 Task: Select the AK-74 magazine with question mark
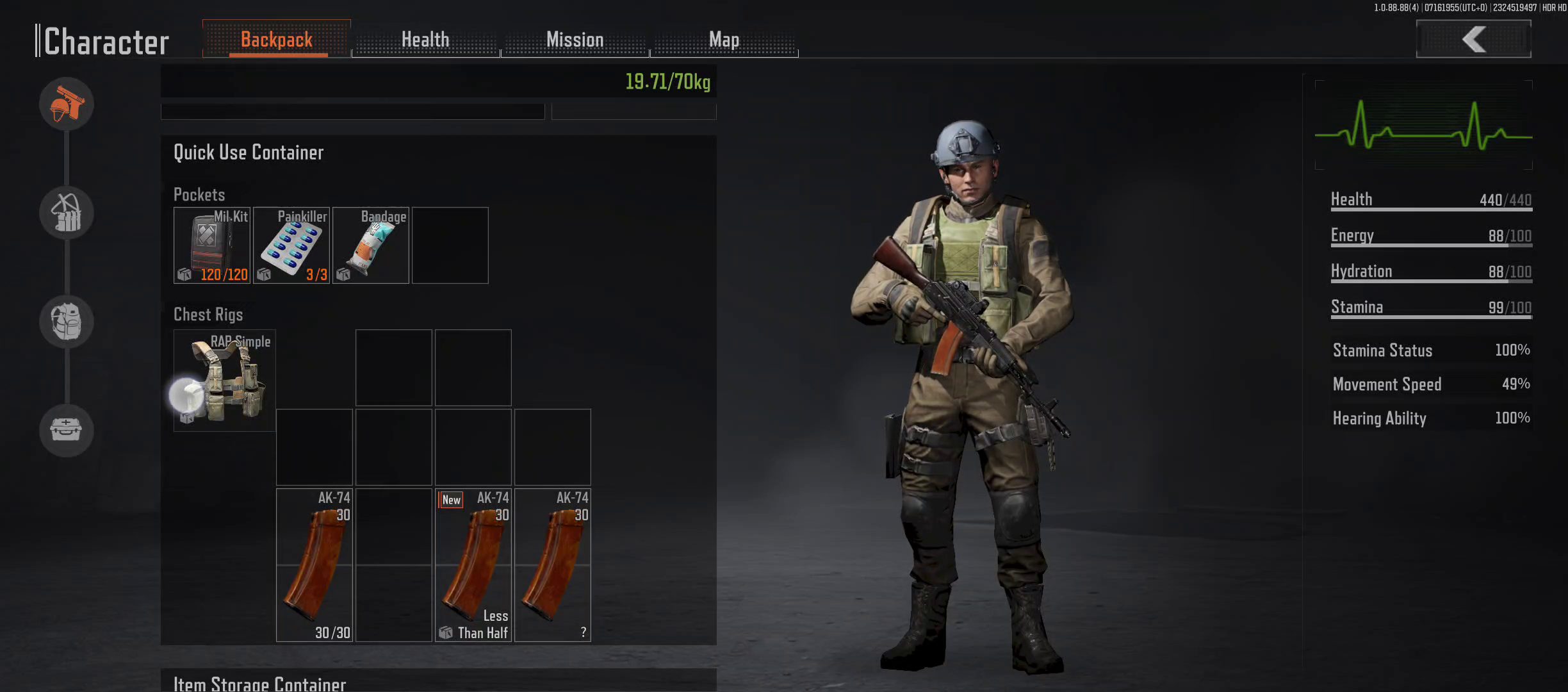point(553,565)
